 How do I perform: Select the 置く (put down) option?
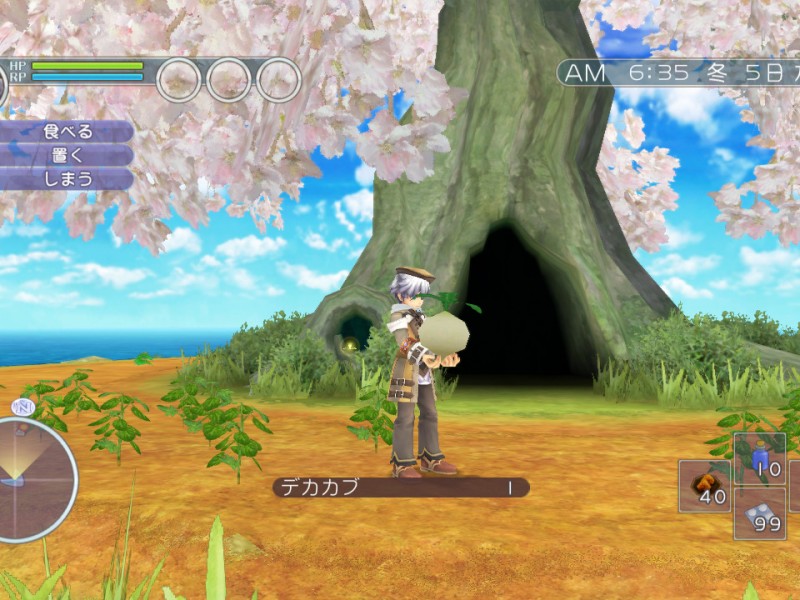[x=67, y=155]
